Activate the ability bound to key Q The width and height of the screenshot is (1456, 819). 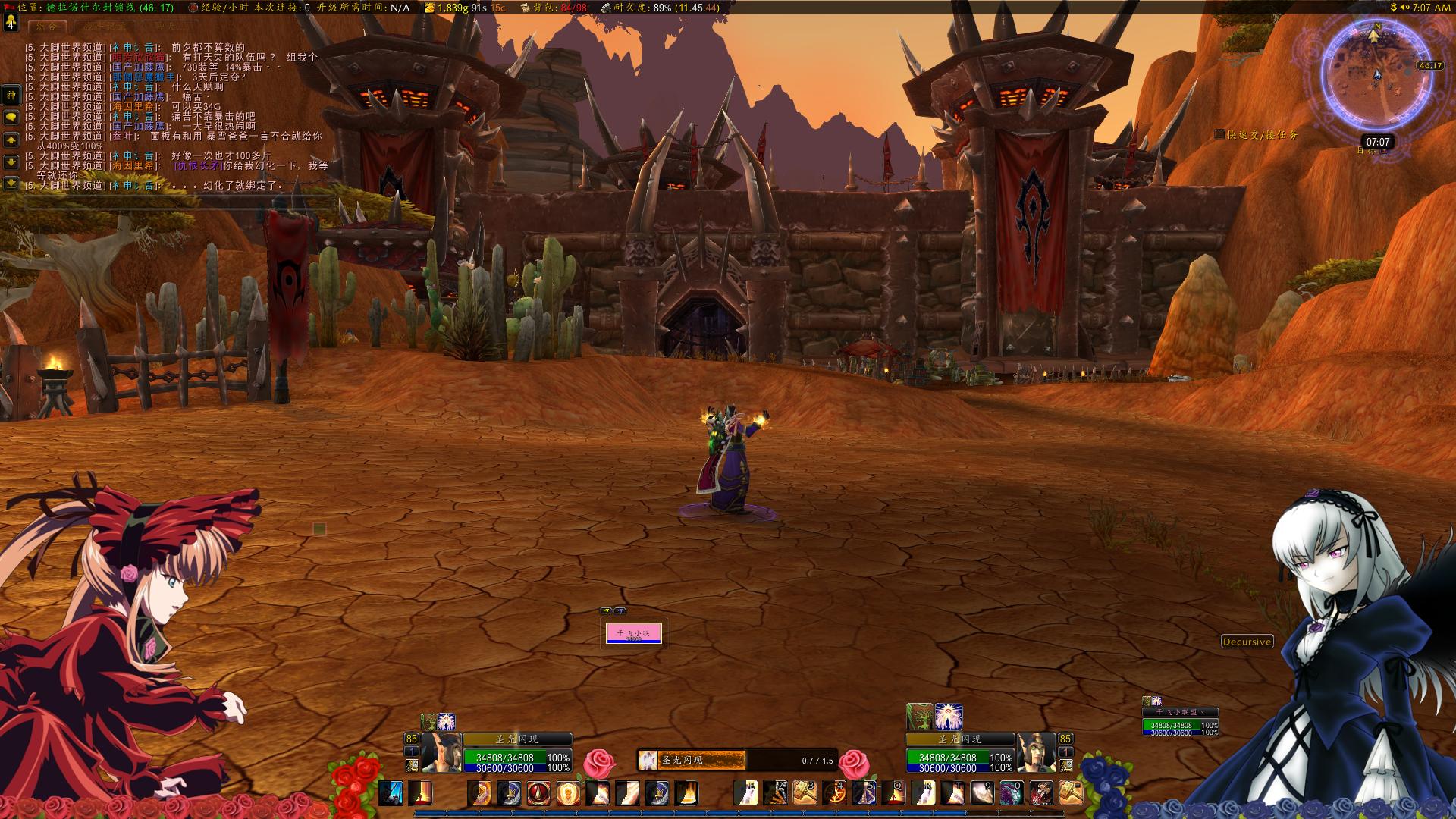coord(893,792)
